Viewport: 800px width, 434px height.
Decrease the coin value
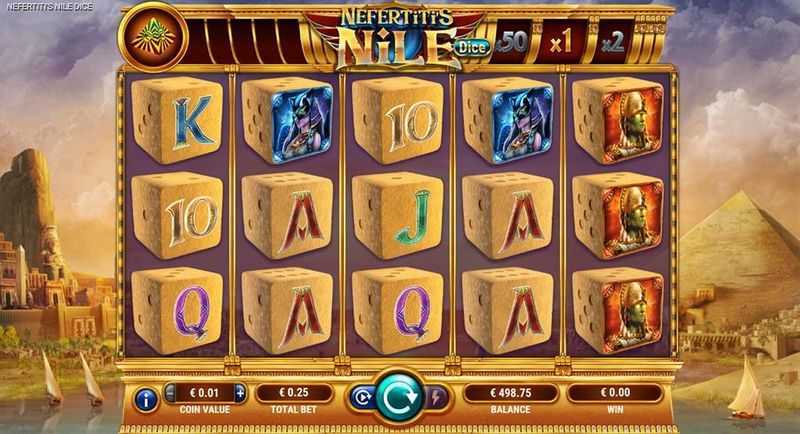click(x=171, y=393)
